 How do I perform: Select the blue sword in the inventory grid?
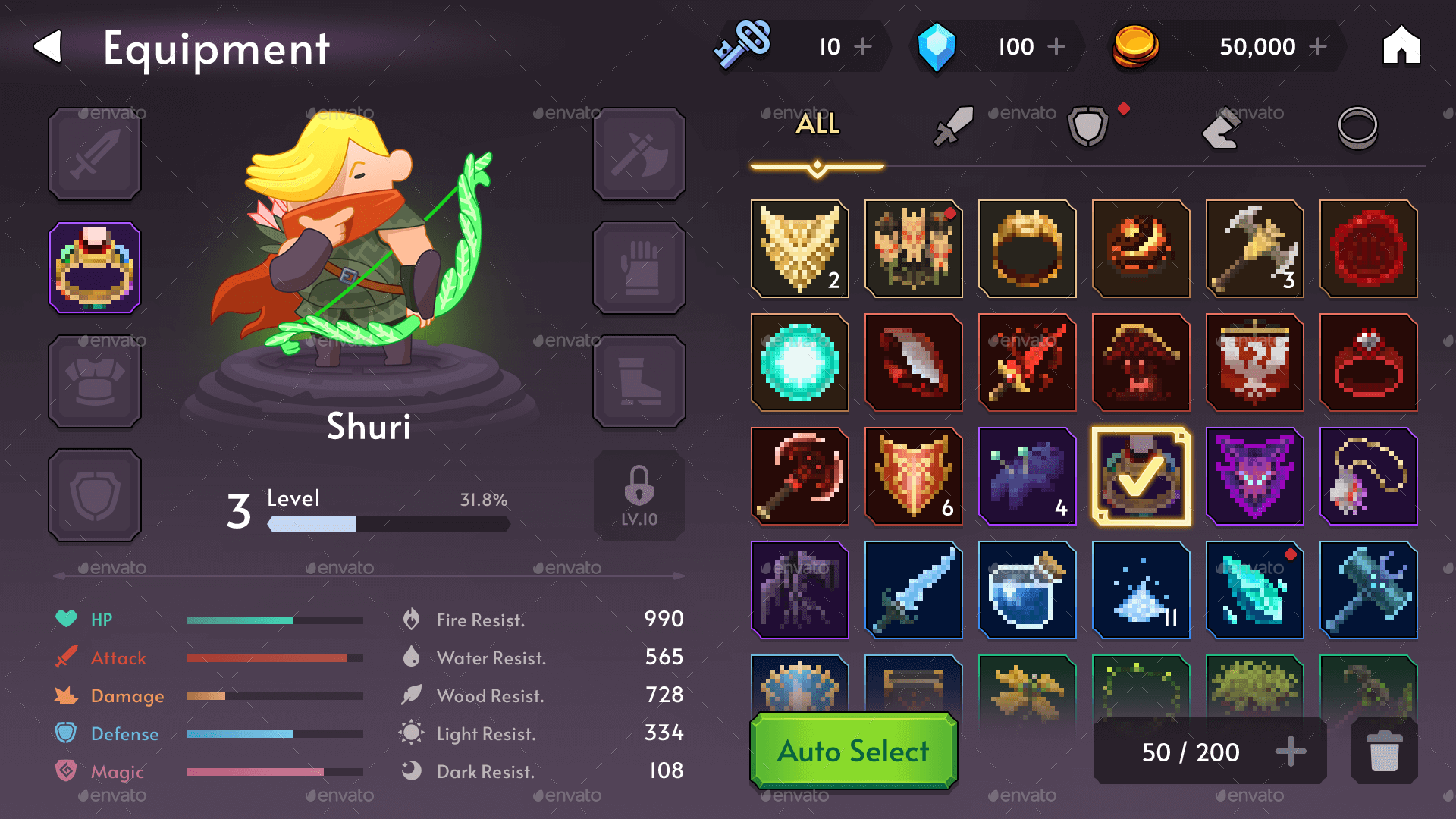point(914,591)
